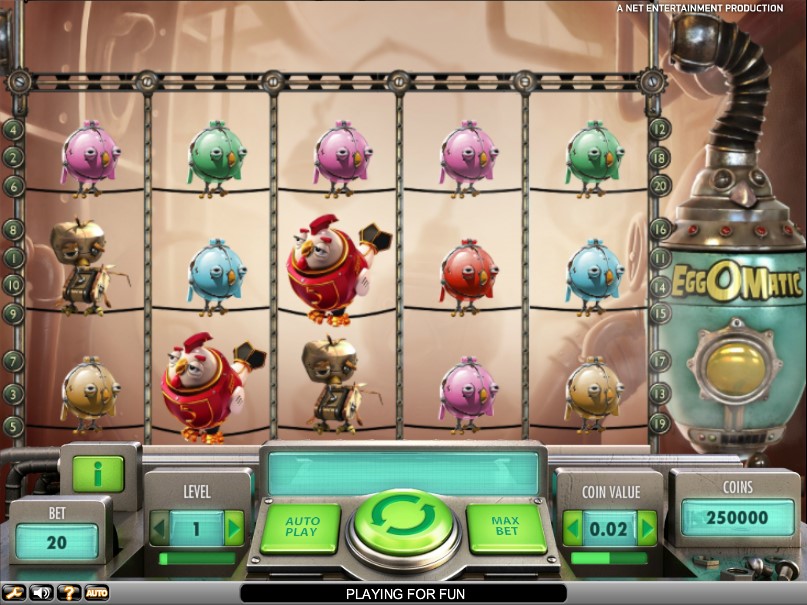Open help via the question mark icon
The width and height of the screenshot is (807, 605).
click(69, 593)
